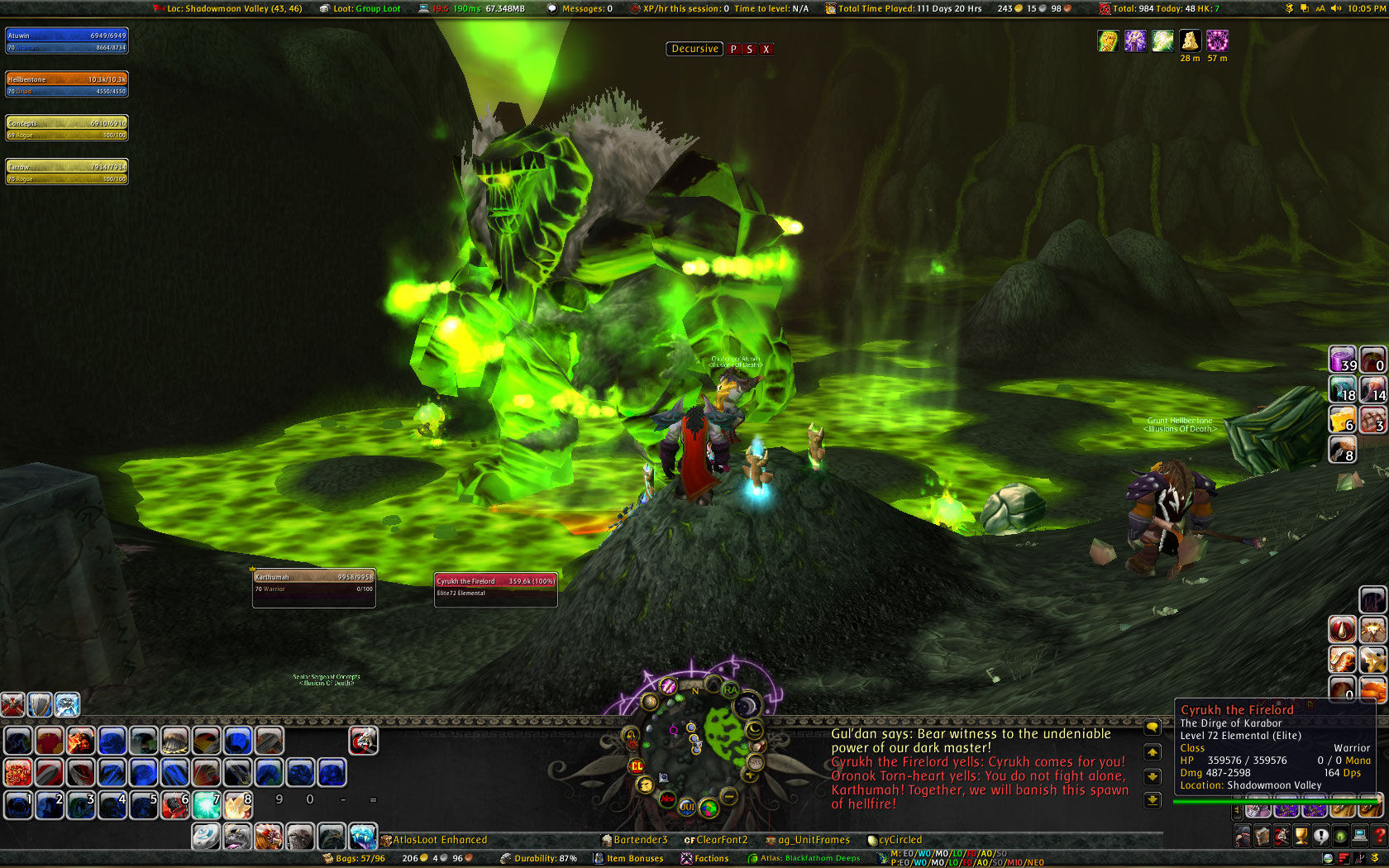The height and width of the screenshot is (868, 1389).
Task: View the Durability: 87% indicator
Action: [546, 858]
